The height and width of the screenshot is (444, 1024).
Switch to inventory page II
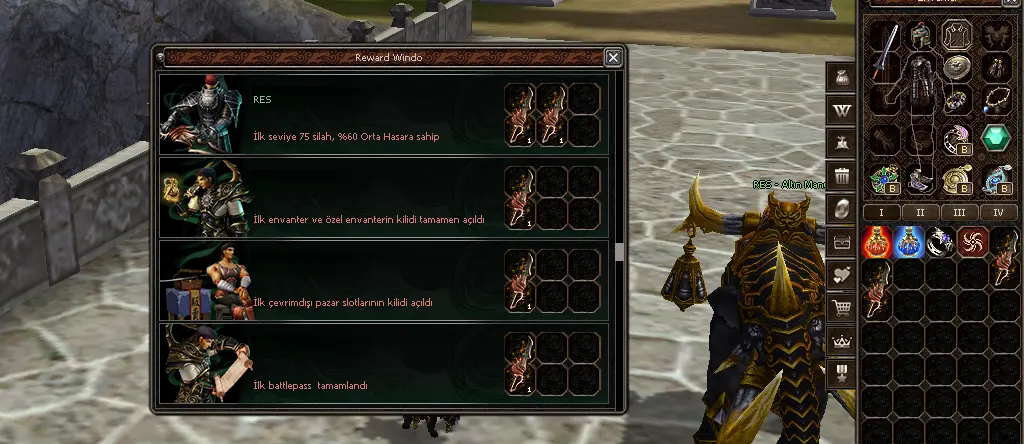click(919, 212)
